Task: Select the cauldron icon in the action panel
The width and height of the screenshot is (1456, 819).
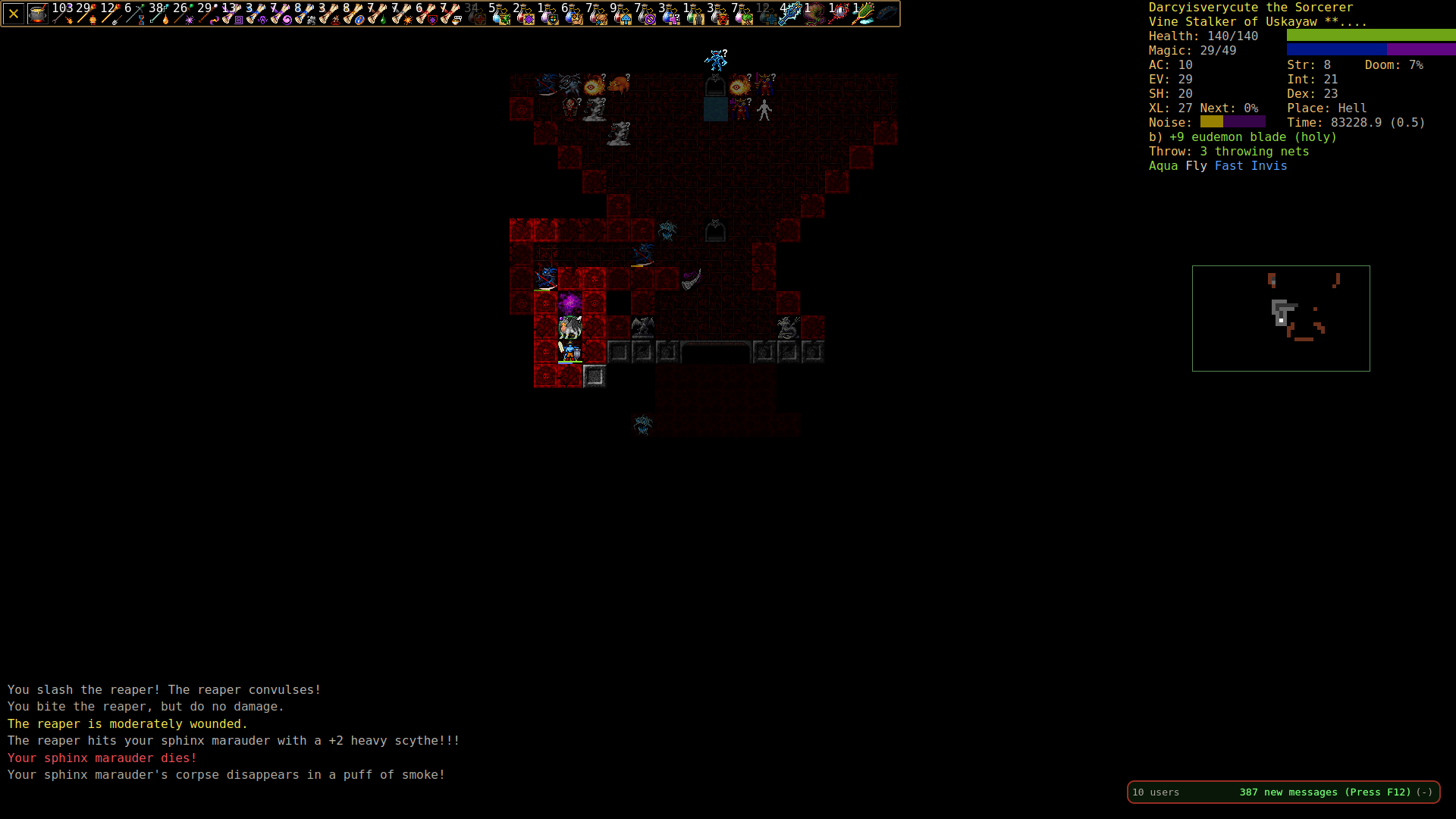Action: point(38,14)
